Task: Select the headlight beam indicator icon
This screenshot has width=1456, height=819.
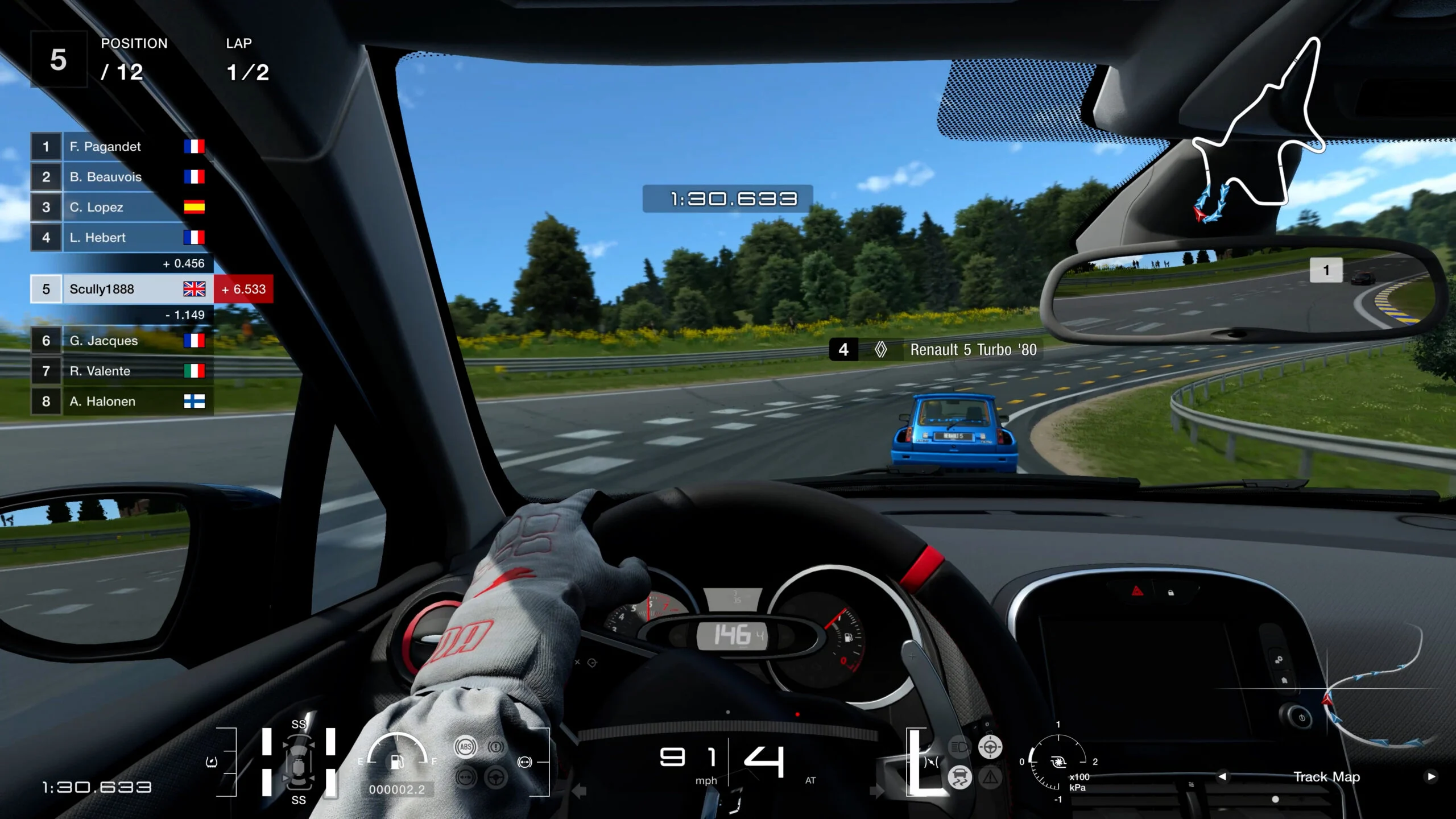Action: click(959, 746)
